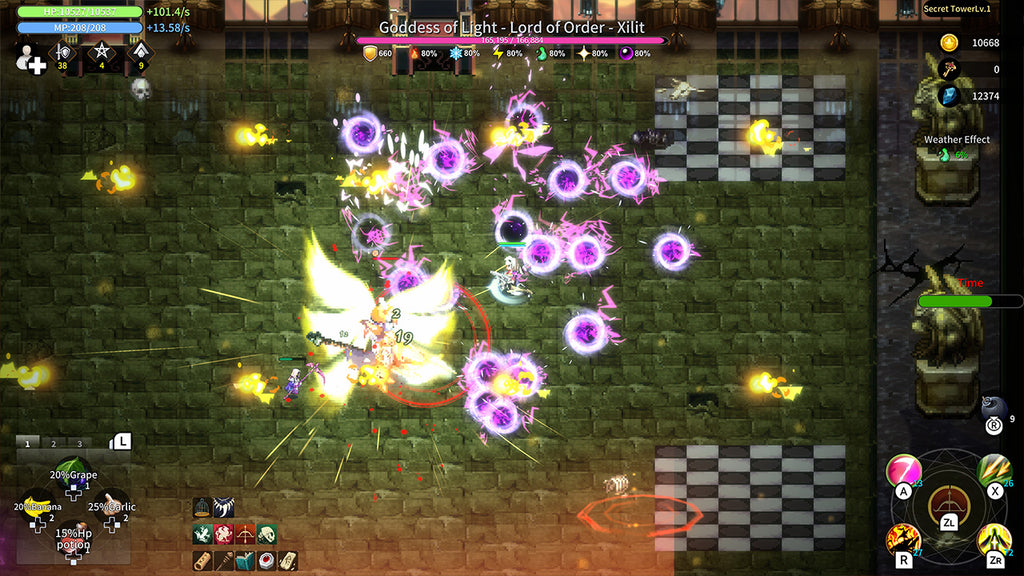The width and height of the screenshot is (1024, 576).
Task: Inspect the fang necklace buff icon
Action: click(222, 508)
